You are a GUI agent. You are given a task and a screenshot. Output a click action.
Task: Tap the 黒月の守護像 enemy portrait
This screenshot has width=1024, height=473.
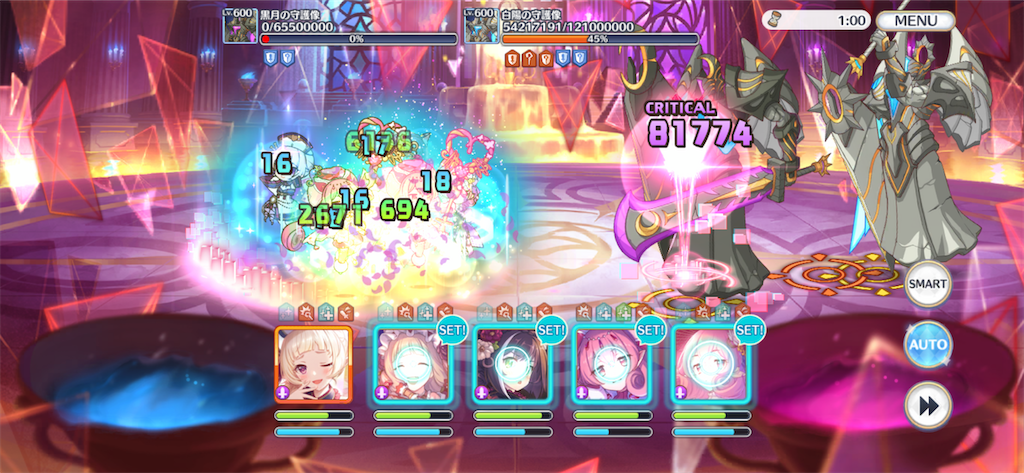click(x=241, y=23)
